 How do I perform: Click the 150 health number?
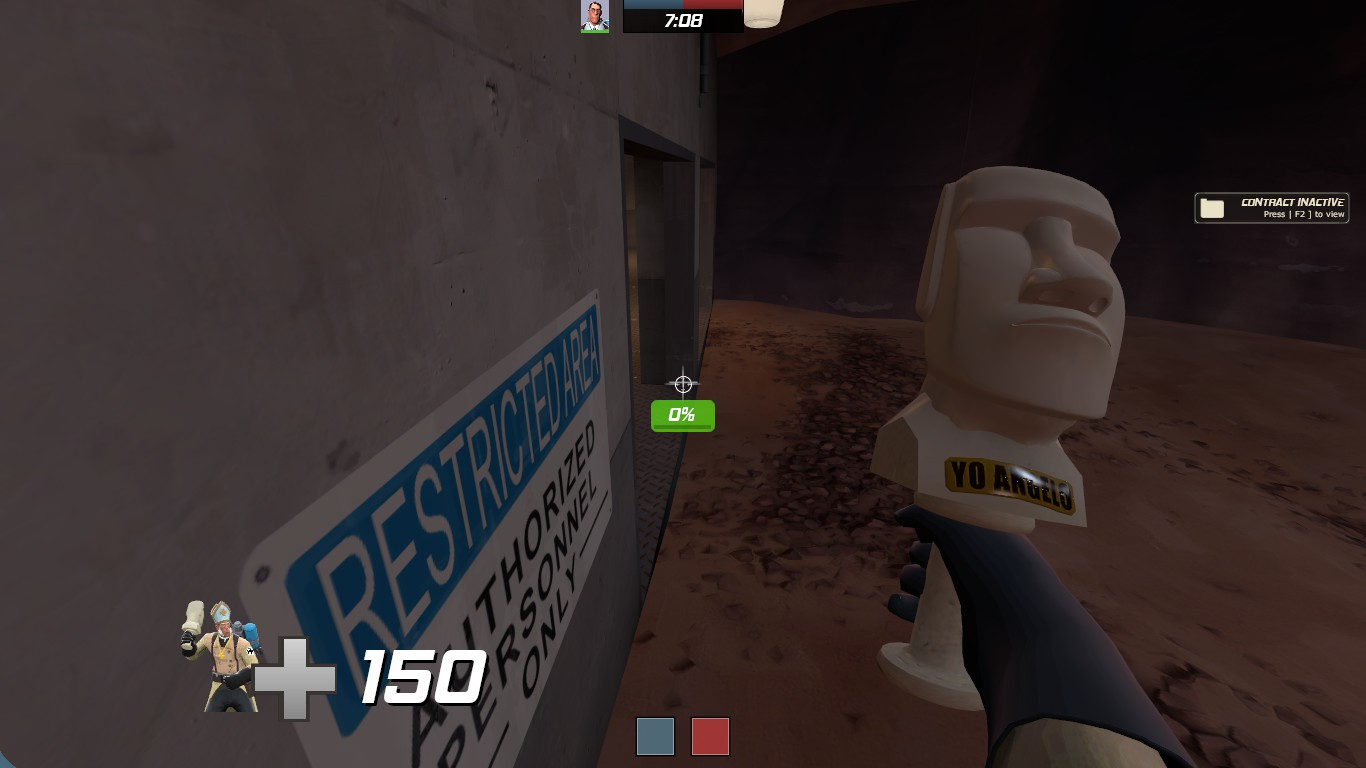[420, 677]
